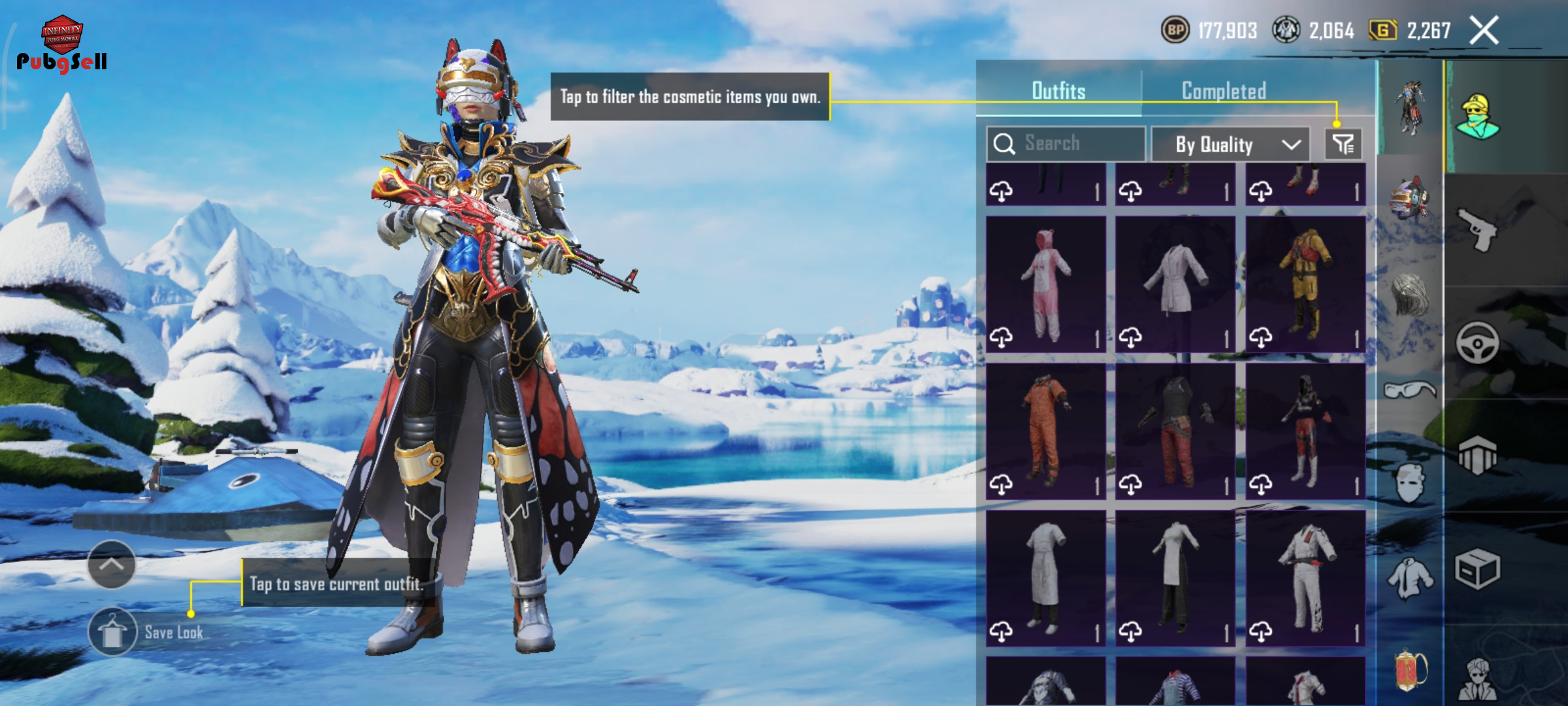This screenshot has height=706, width=1568.
Task: Pick the orange jumpsuit outfit
Action: [x=1046, y=431]
